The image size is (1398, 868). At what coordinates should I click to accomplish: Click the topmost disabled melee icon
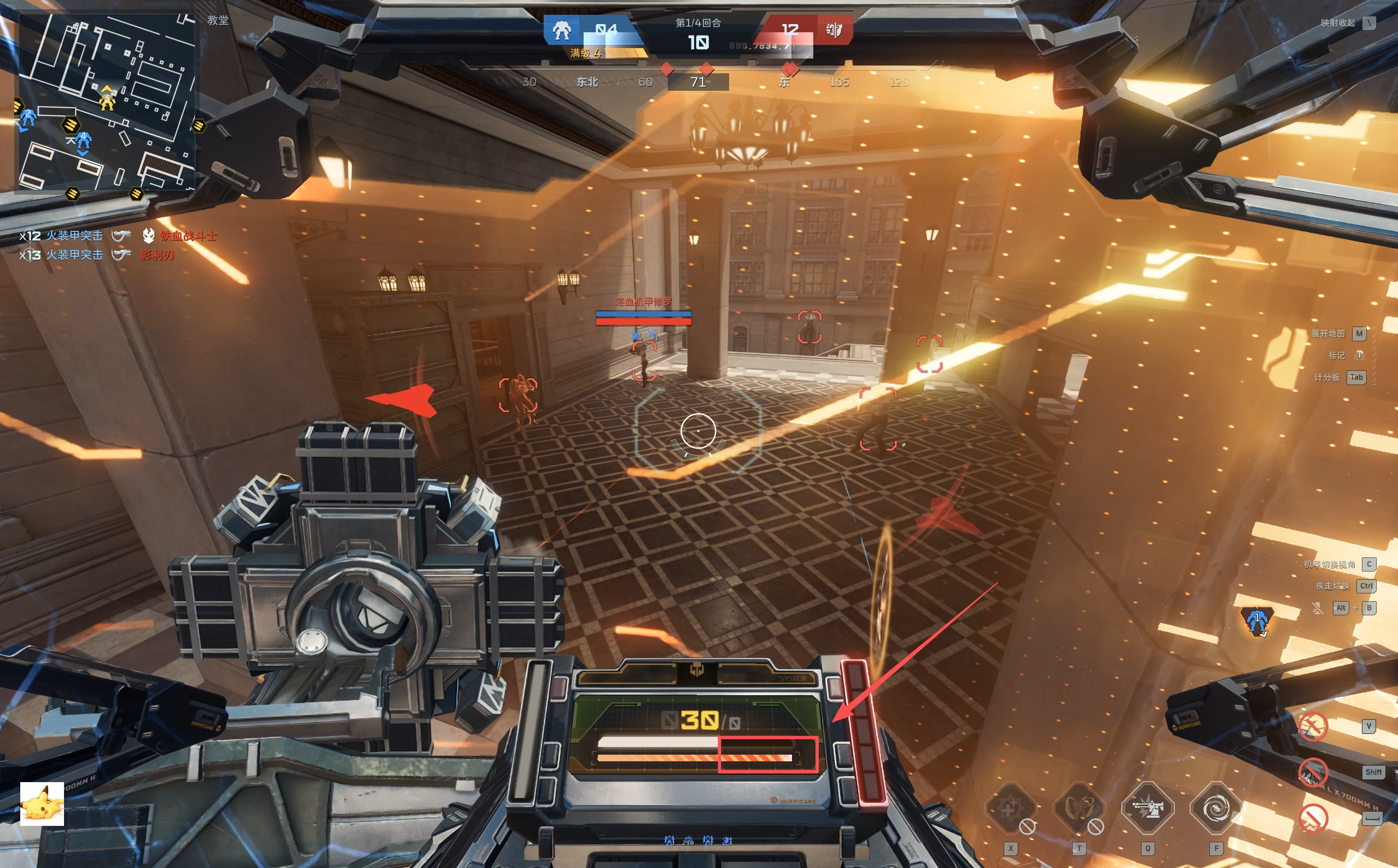pyautogui.click(x=1313, y=727)
